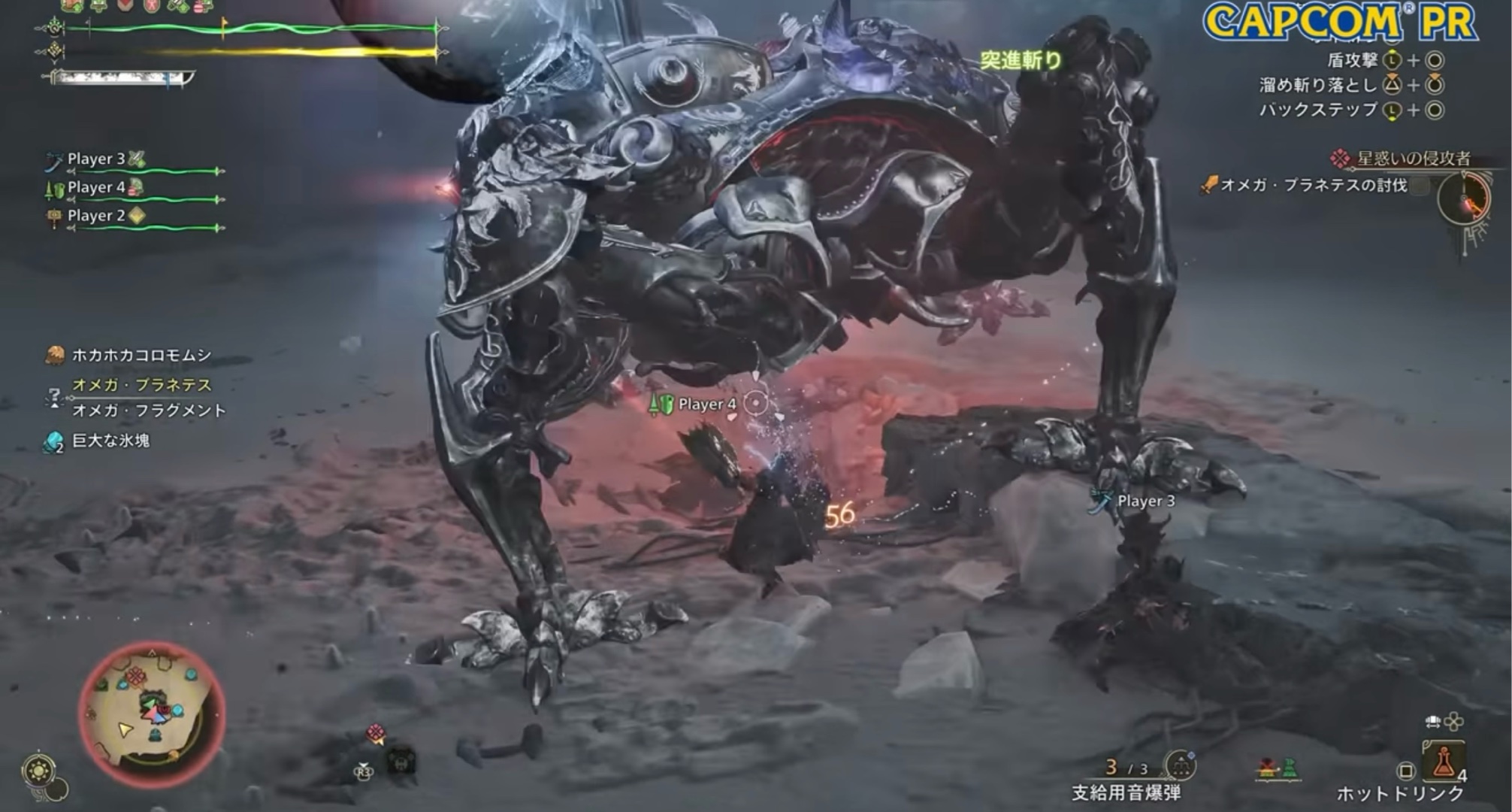Image resolution: width=1512 pixels, height=812 pixels.
Task: Select Player 3 in the party list
Action: [x=96, y=159]
